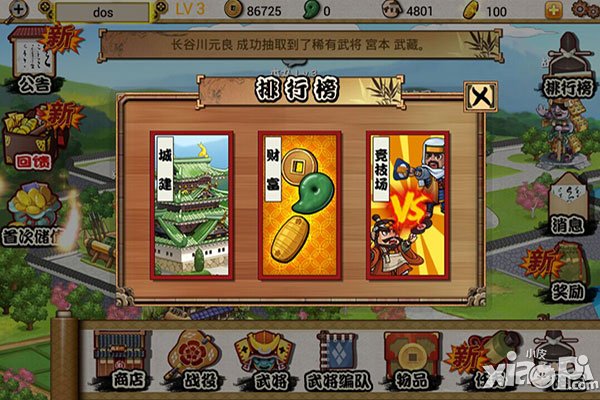Open the 竞技场 arena ranking card
This screenshot has width=600, height=400.
(x=410, y=202)
